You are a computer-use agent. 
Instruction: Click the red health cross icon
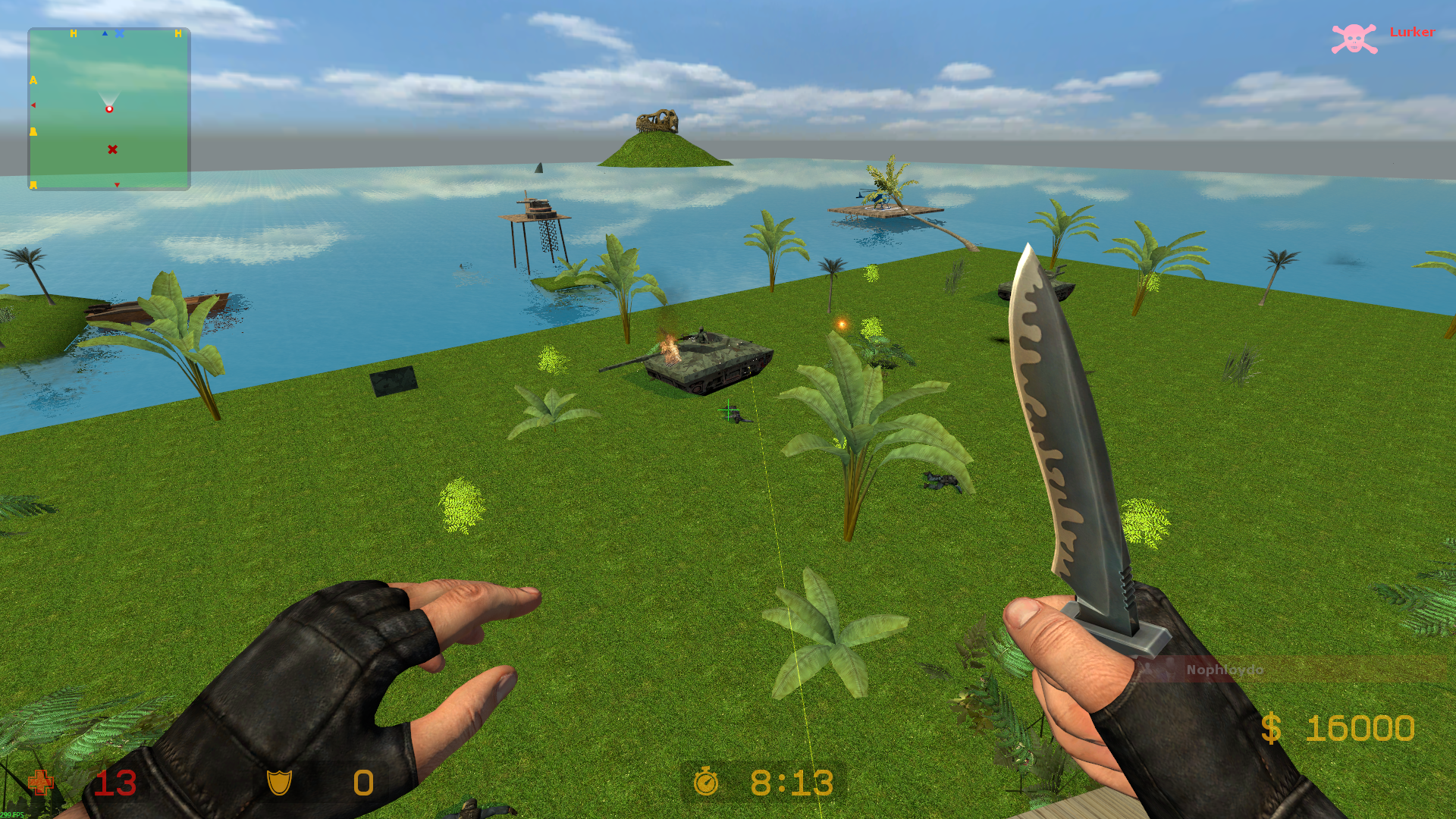(41, 783)
